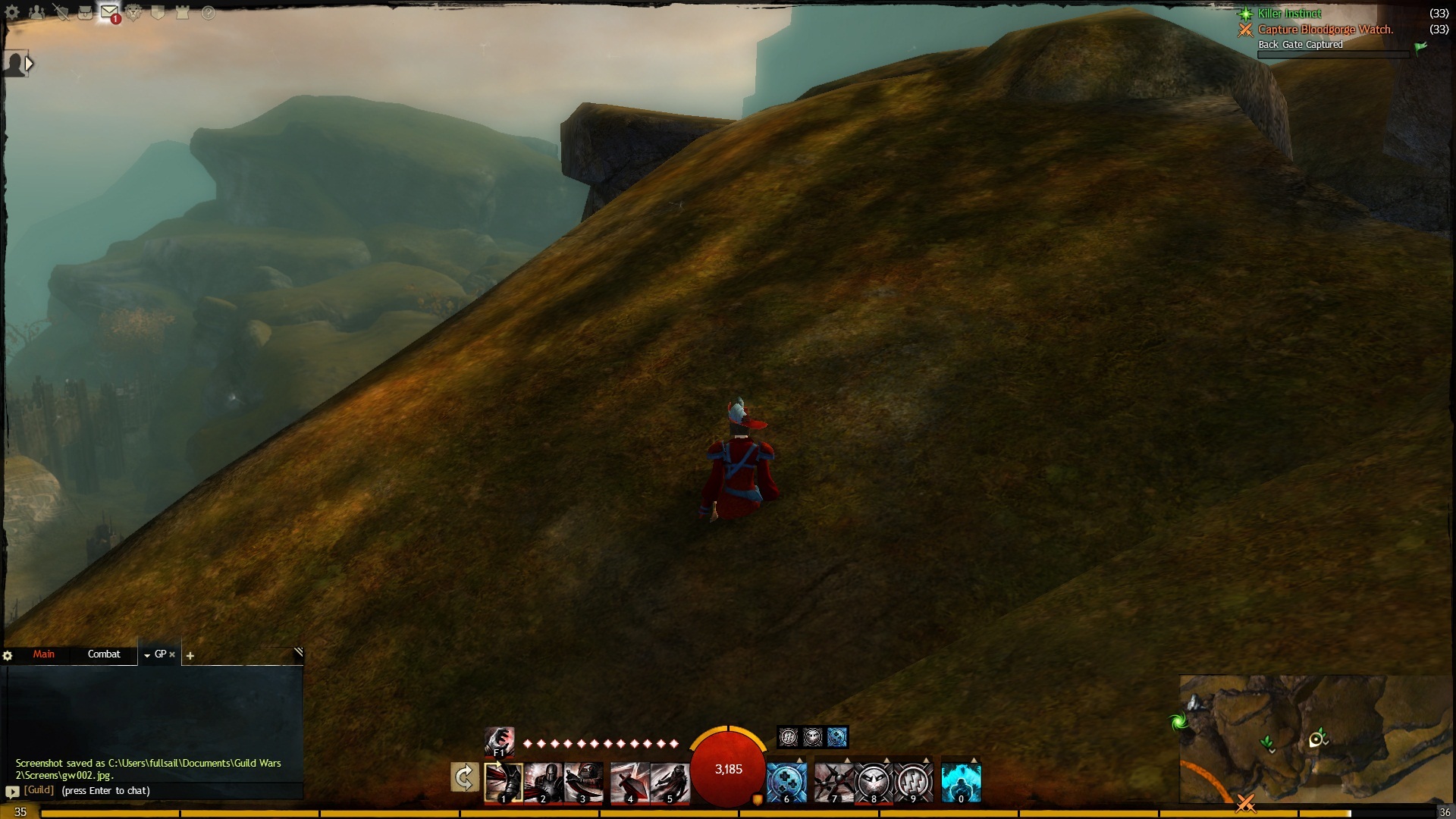
Task: Switch to the Main chat tab
Action: point(43,654)
